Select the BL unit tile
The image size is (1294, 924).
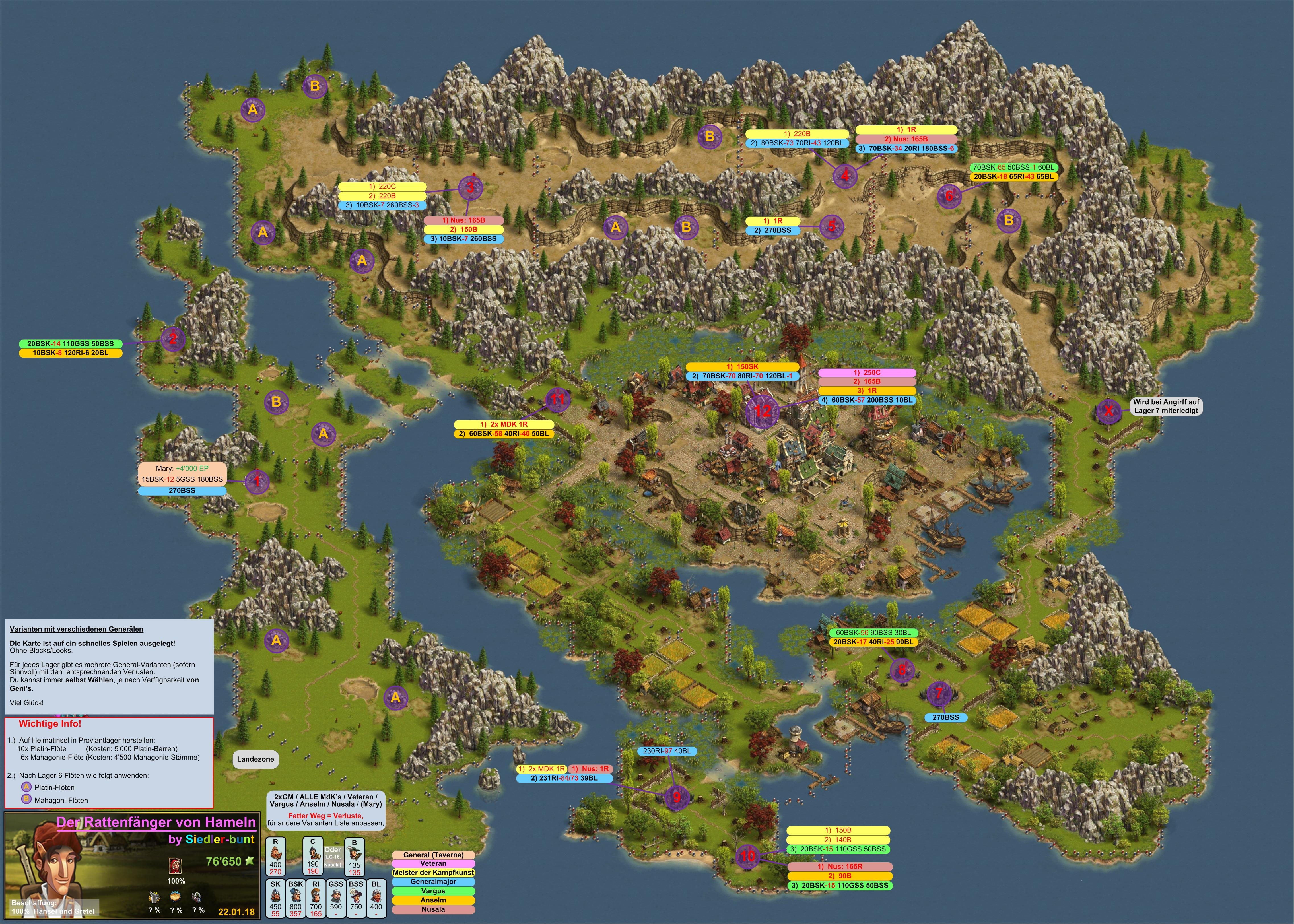coord(376,898)
